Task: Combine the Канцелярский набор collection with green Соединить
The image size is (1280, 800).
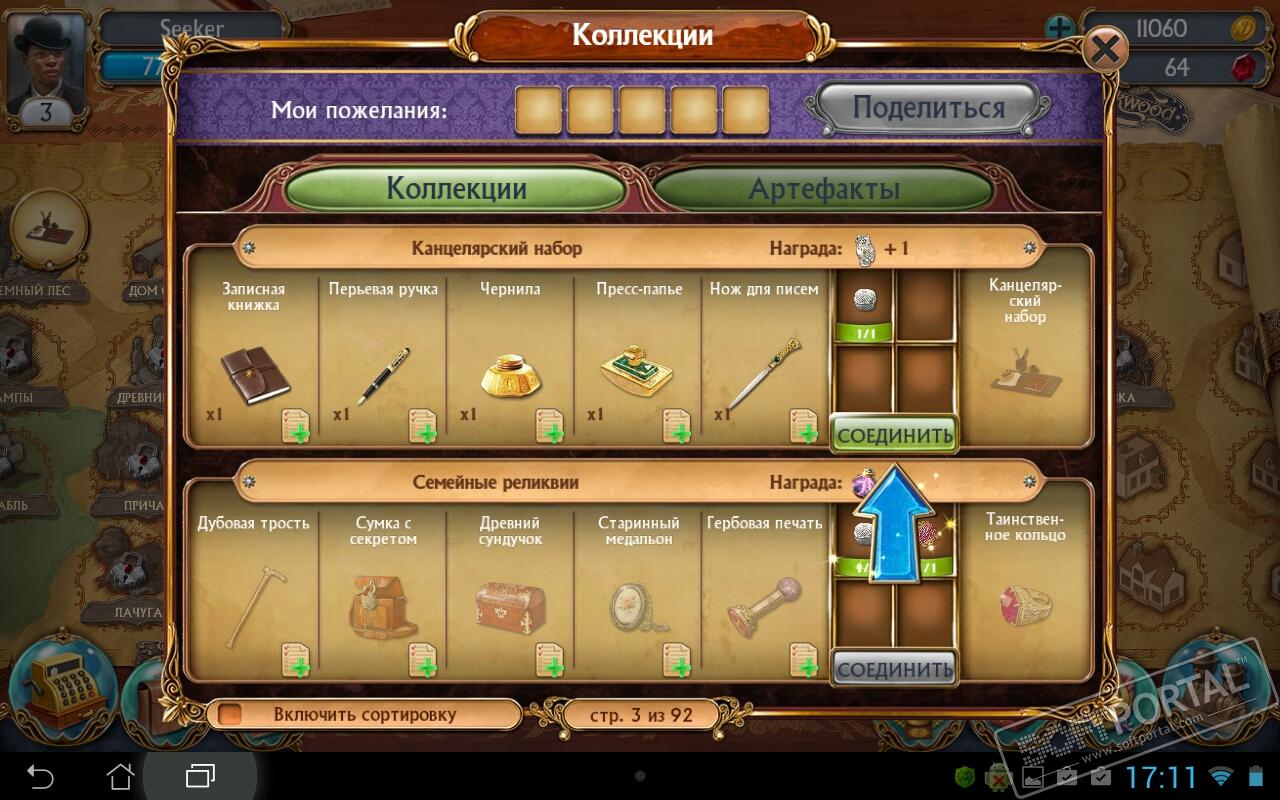Action: [x=894, y=435]
